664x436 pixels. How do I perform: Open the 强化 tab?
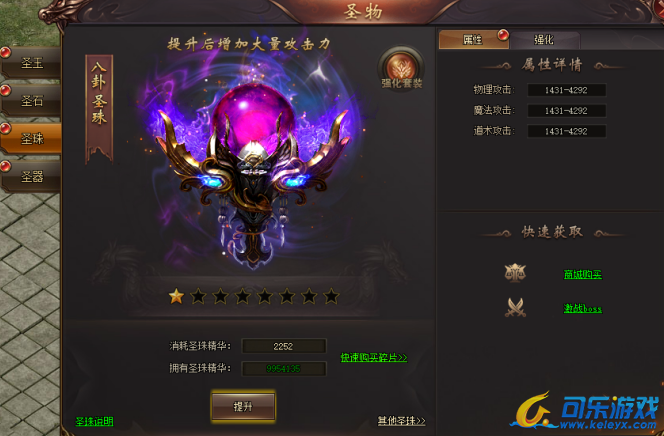click(543, 40)
